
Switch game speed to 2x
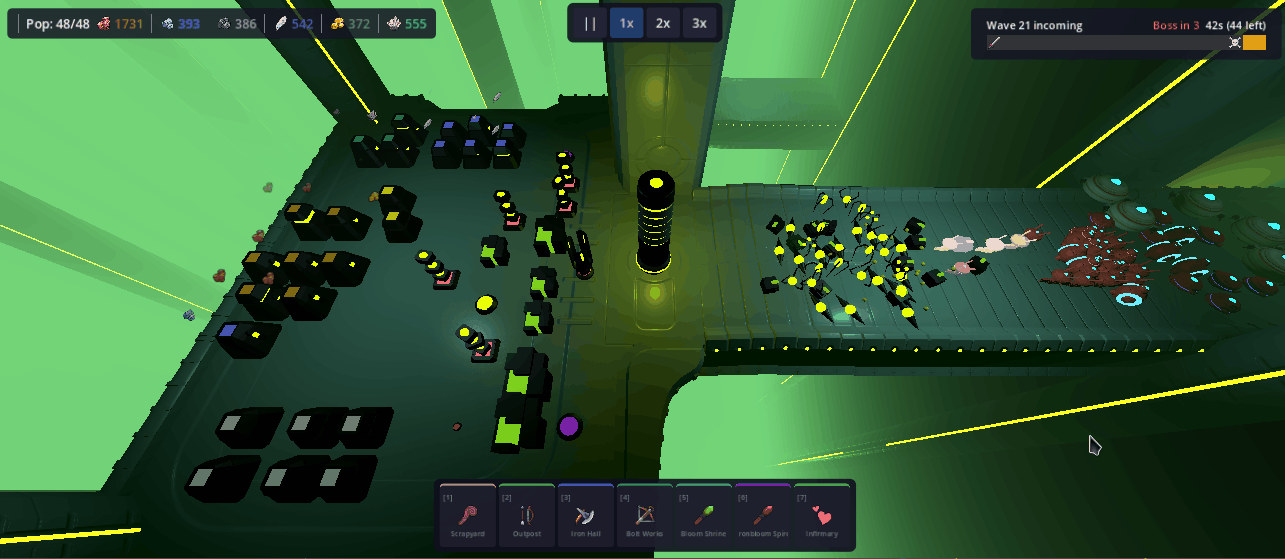tap(662, 23)
